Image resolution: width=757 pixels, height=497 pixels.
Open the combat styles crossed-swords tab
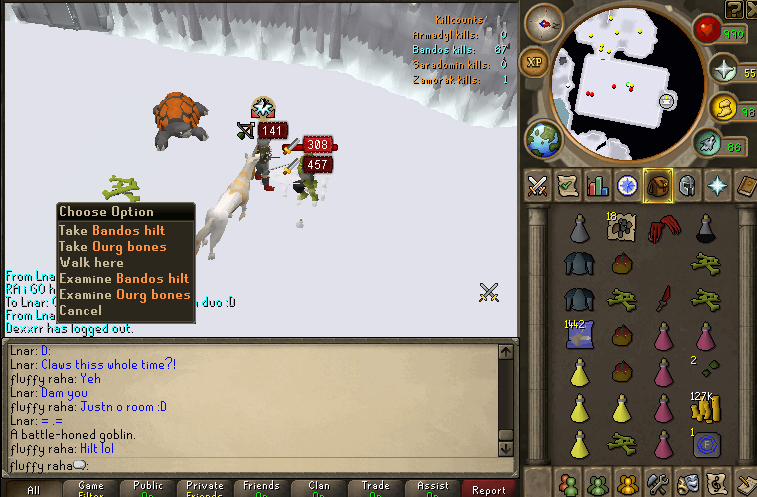click(x=538, y=185)
